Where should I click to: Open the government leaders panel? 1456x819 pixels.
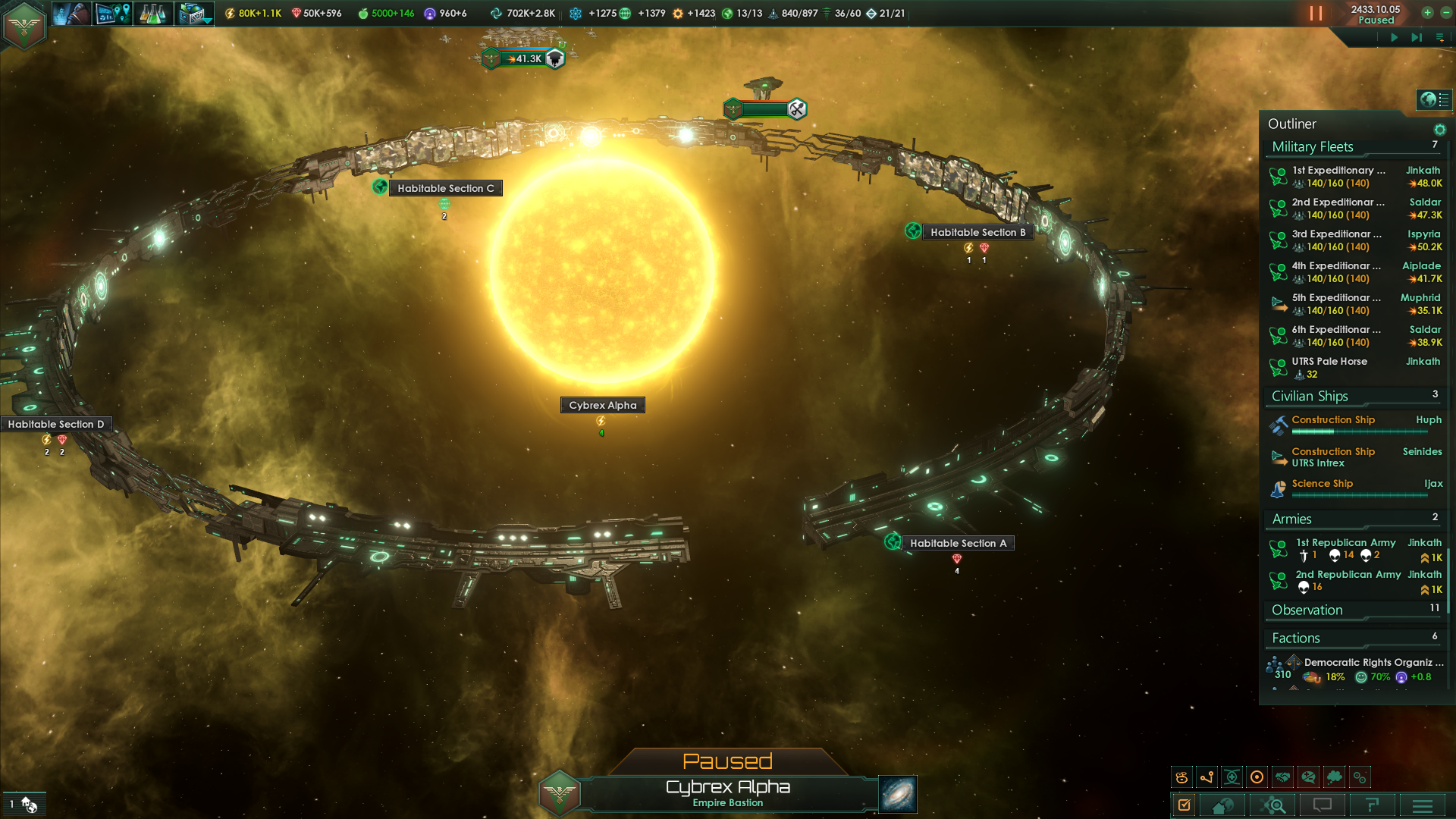[x=72, y=13]
